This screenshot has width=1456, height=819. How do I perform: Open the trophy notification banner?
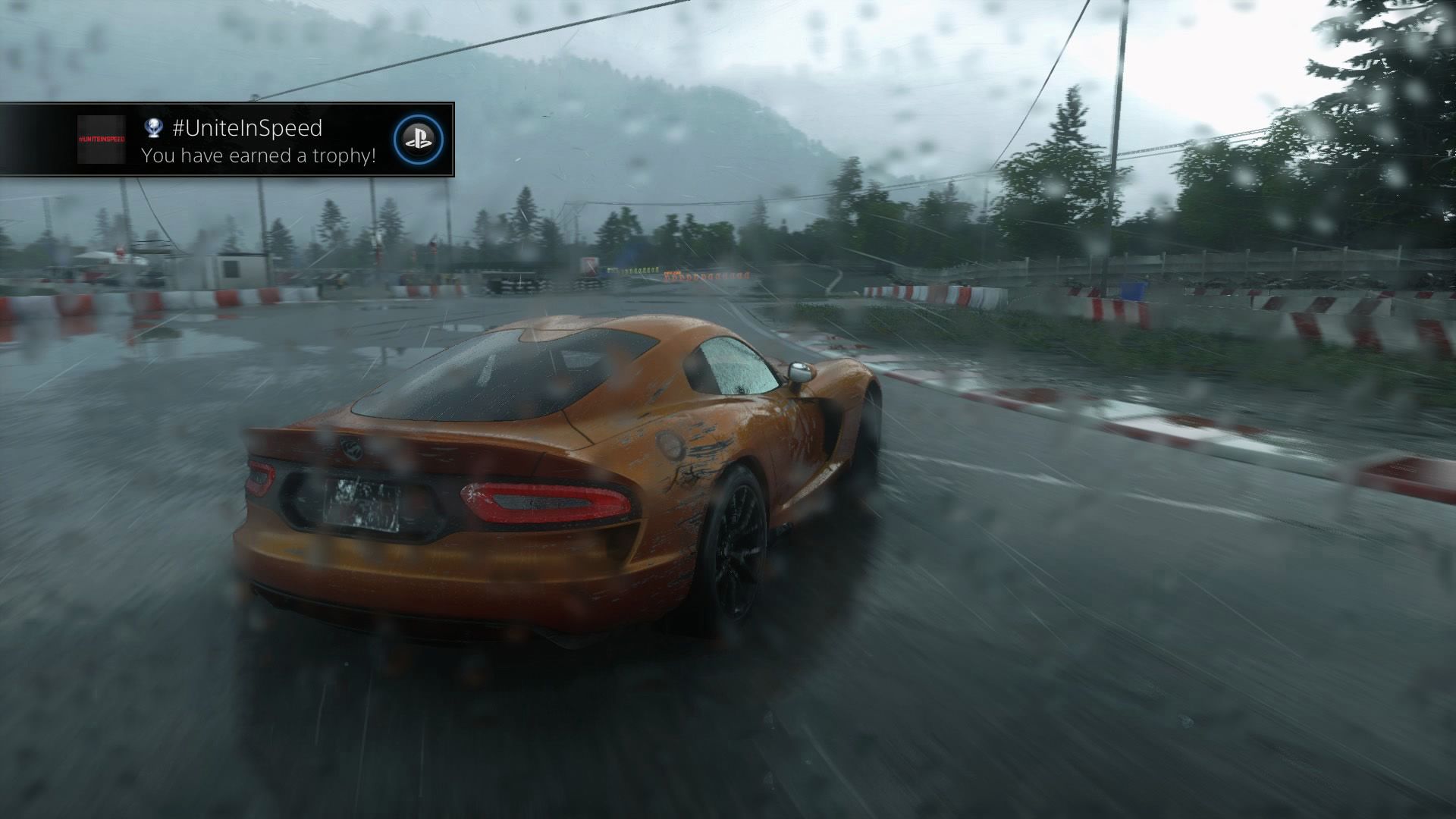pyautogui.click(x=227, y=140)
